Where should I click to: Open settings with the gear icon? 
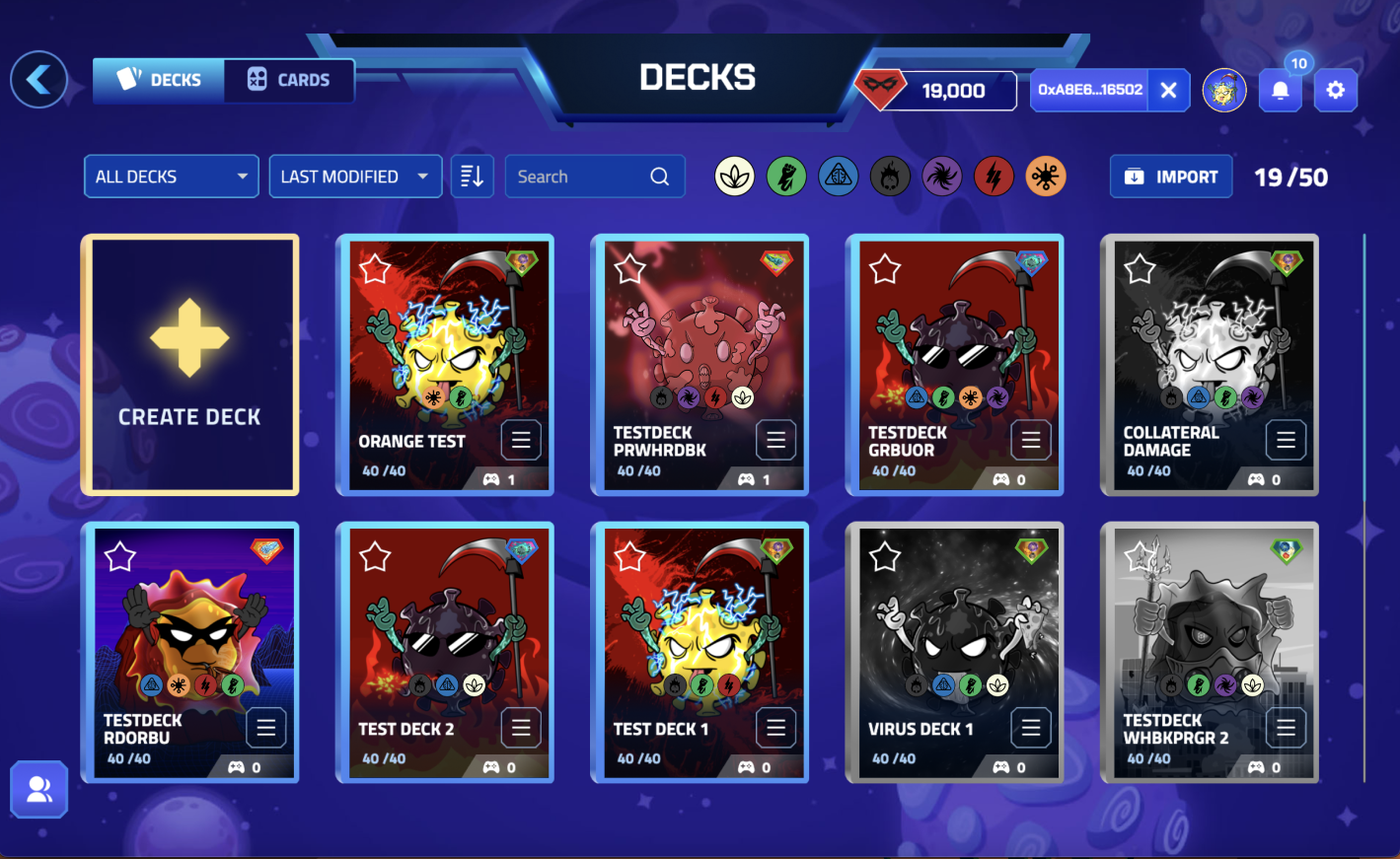[x=1336, y=91]
